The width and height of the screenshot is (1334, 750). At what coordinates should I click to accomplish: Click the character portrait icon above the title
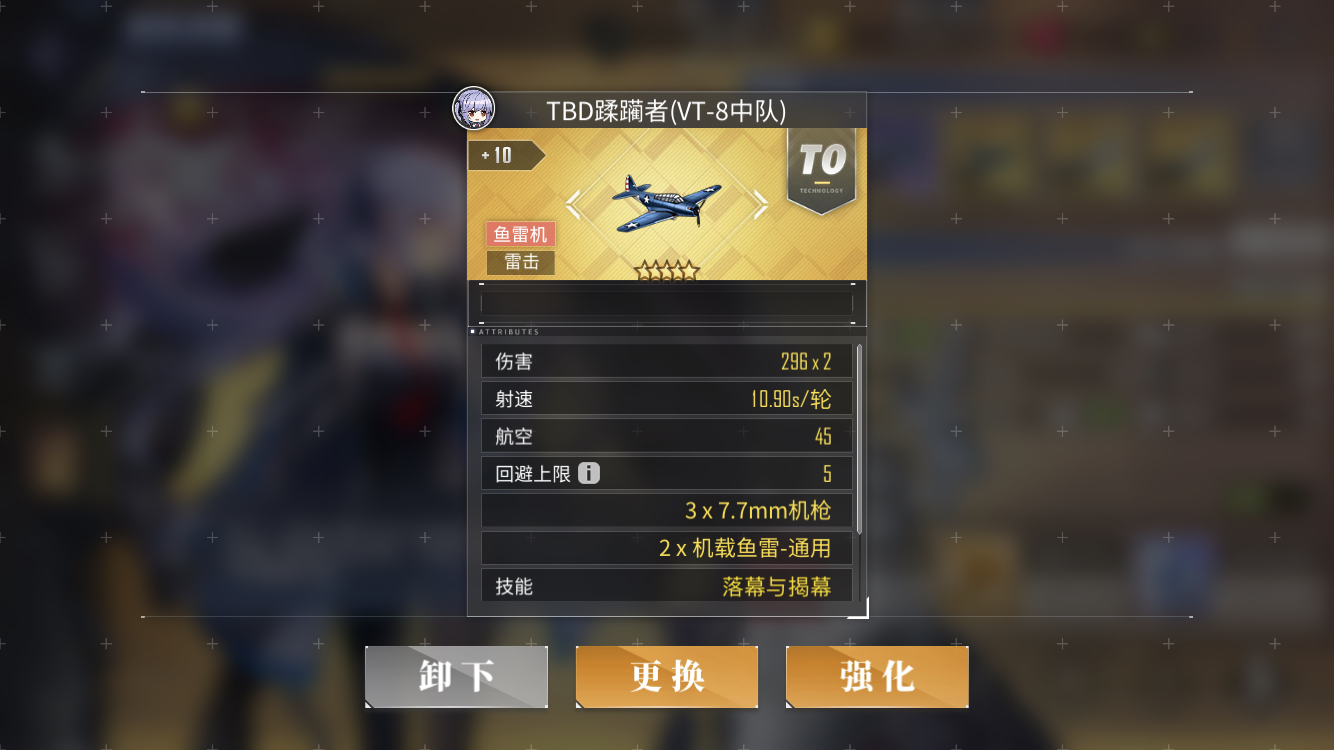pos(474,110)
